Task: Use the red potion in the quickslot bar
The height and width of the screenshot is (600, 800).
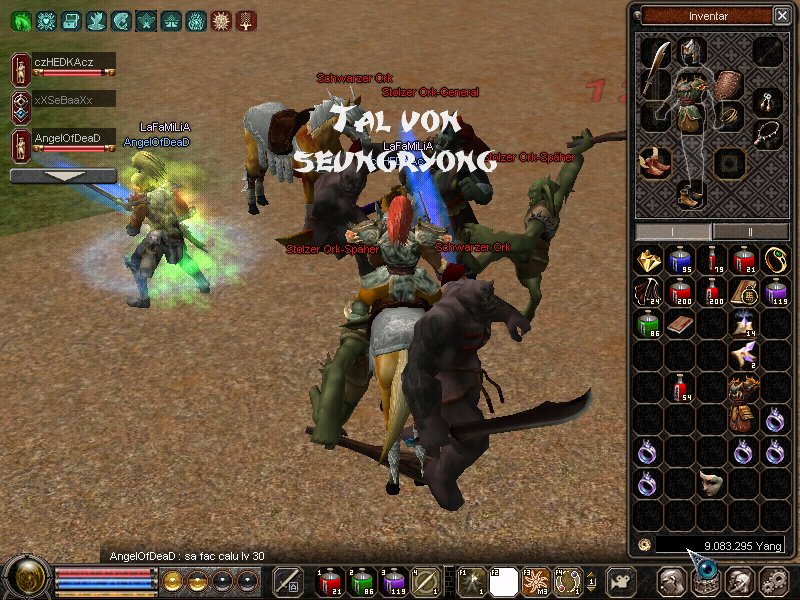Action: click(328, 580)
